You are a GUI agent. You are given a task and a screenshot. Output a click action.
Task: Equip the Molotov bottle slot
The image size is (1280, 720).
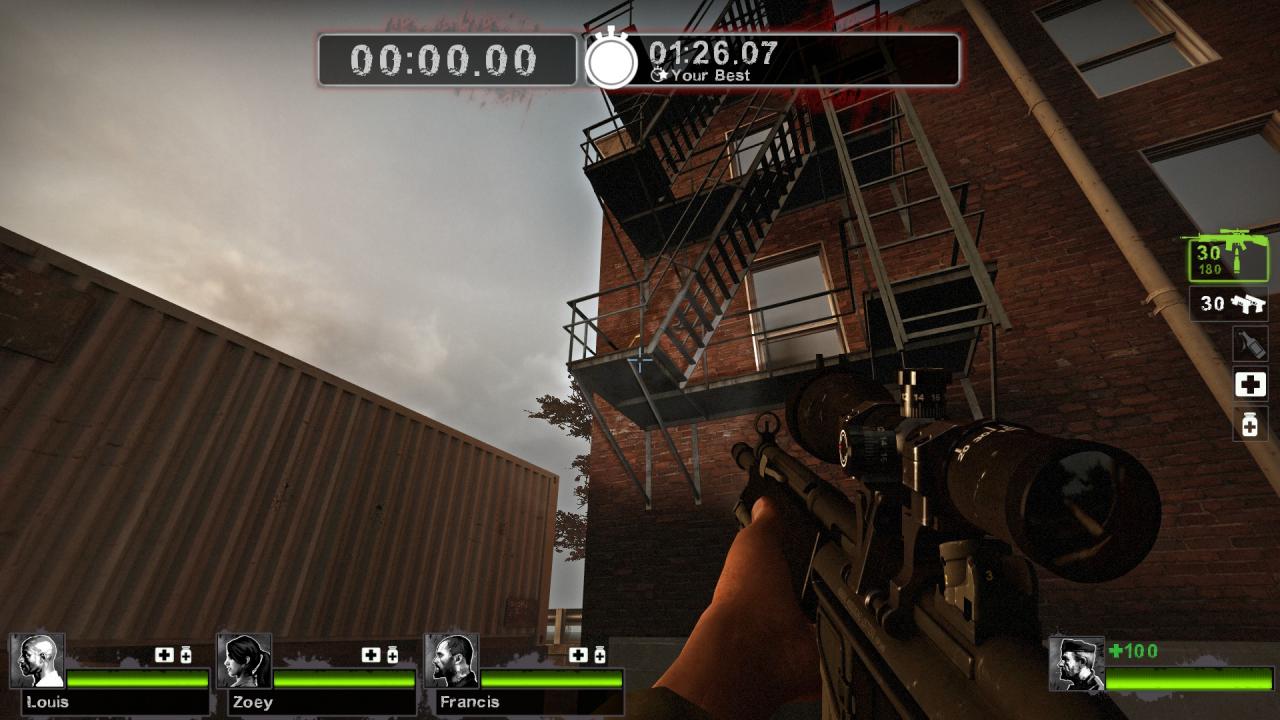tap(1250, 344)
